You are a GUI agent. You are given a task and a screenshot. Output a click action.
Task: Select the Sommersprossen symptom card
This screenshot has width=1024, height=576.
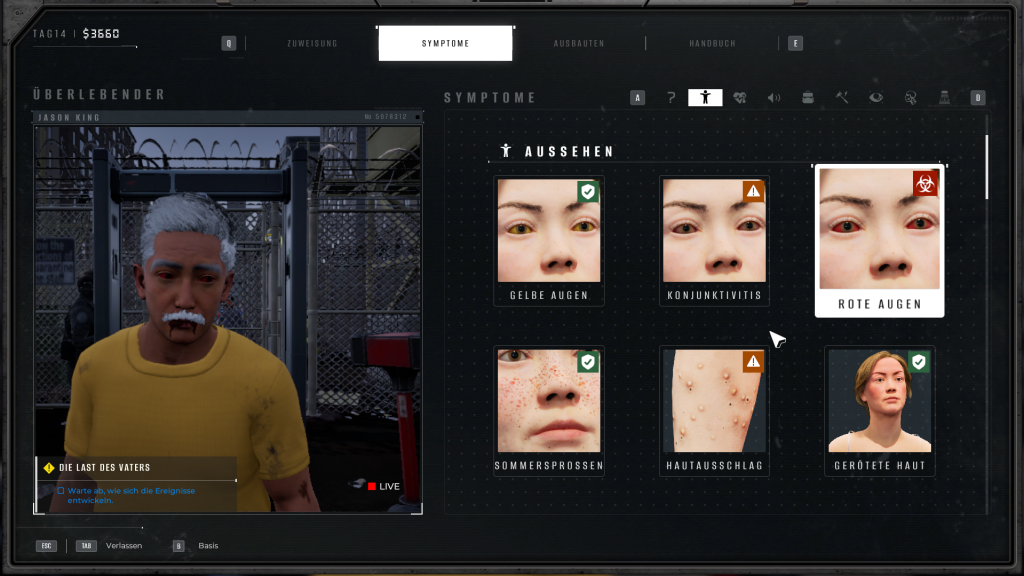point(548,410)
